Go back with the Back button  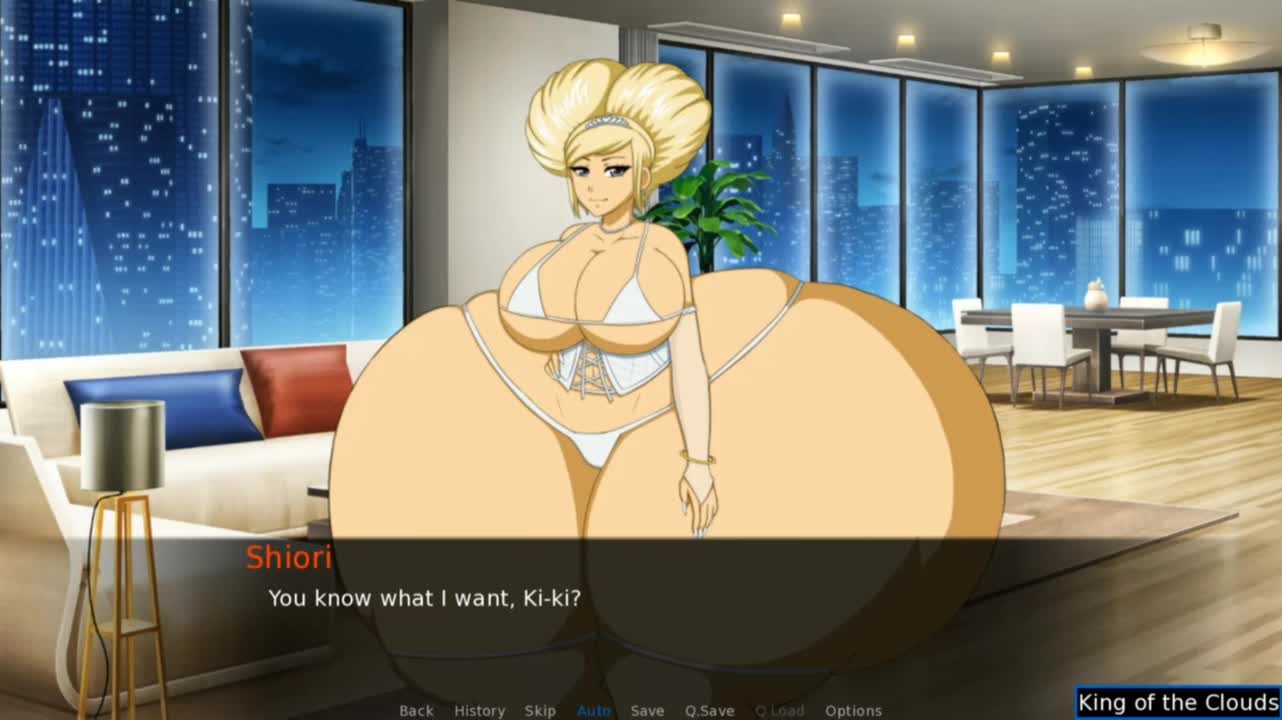pos(416,711)
